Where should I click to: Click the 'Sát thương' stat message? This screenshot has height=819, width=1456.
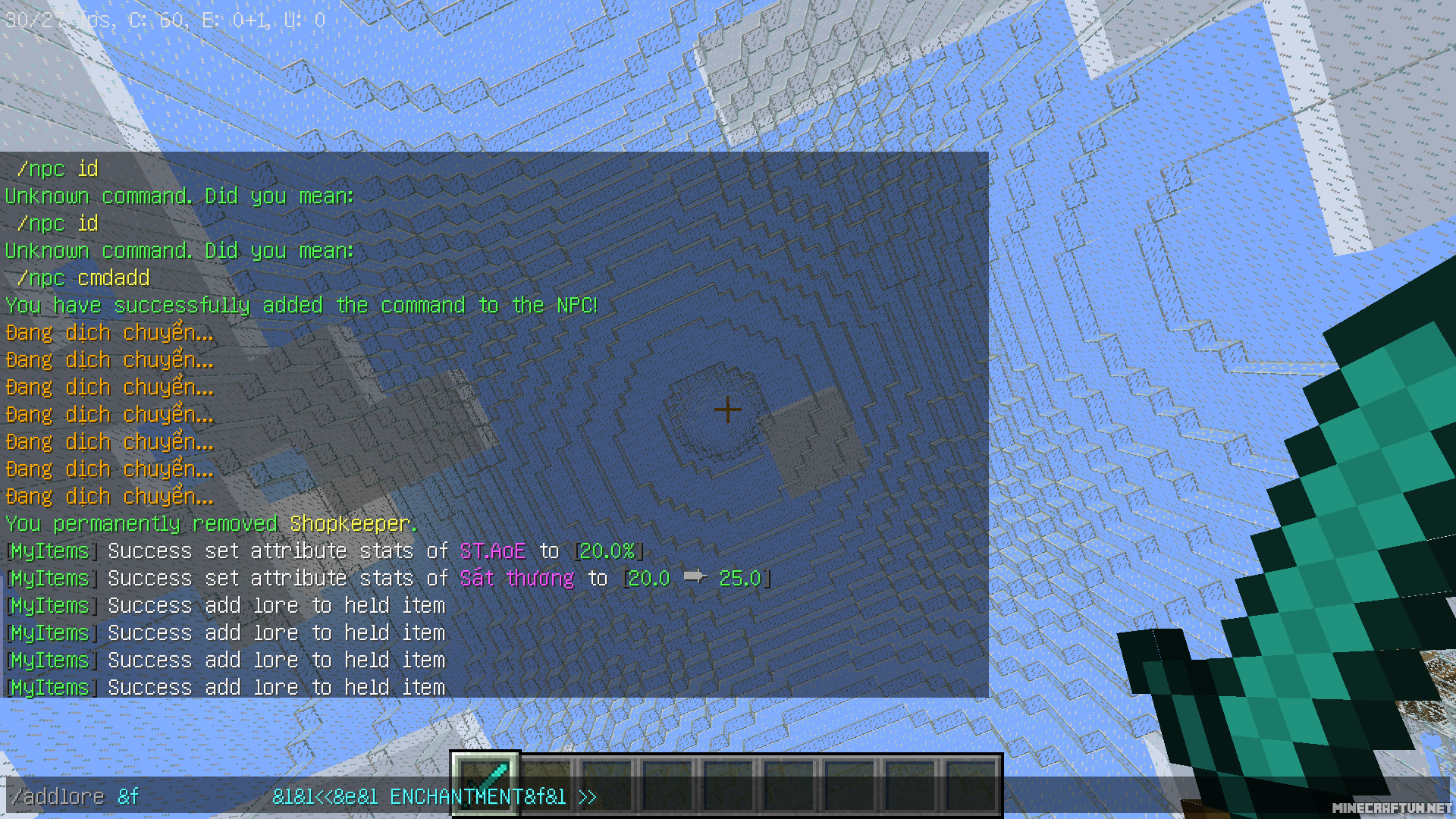click(x=516, y=578)
